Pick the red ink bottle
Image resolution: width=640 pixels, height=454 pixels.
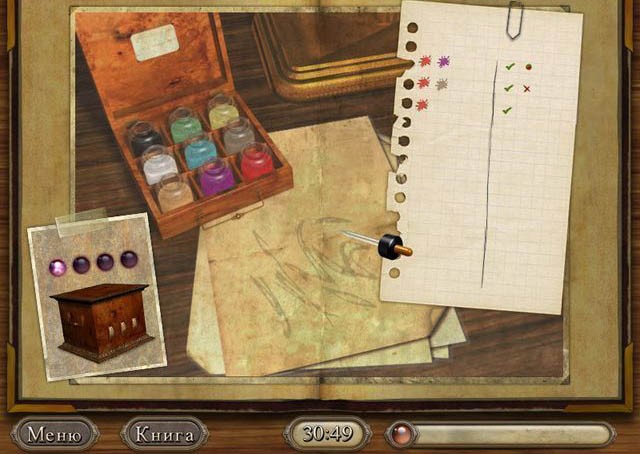tap(256, 161)
